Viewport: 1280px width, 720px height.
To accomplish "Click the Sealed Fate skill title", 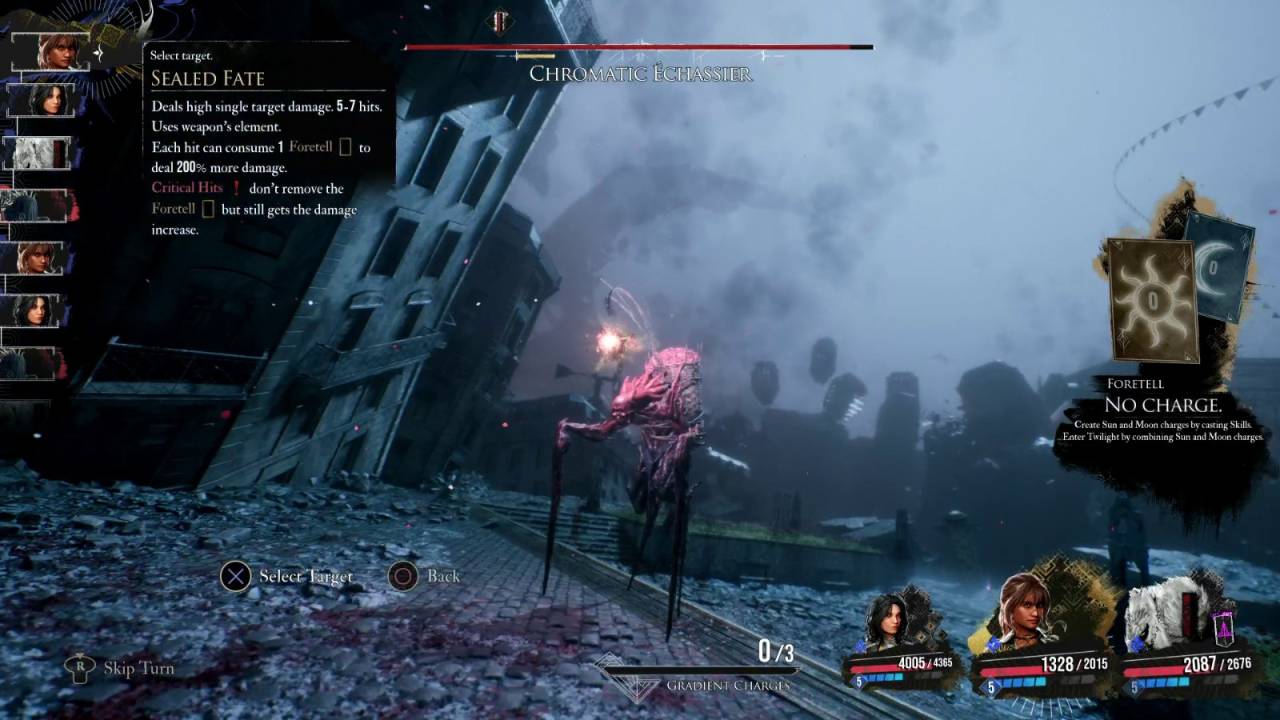I will point(208,79).
